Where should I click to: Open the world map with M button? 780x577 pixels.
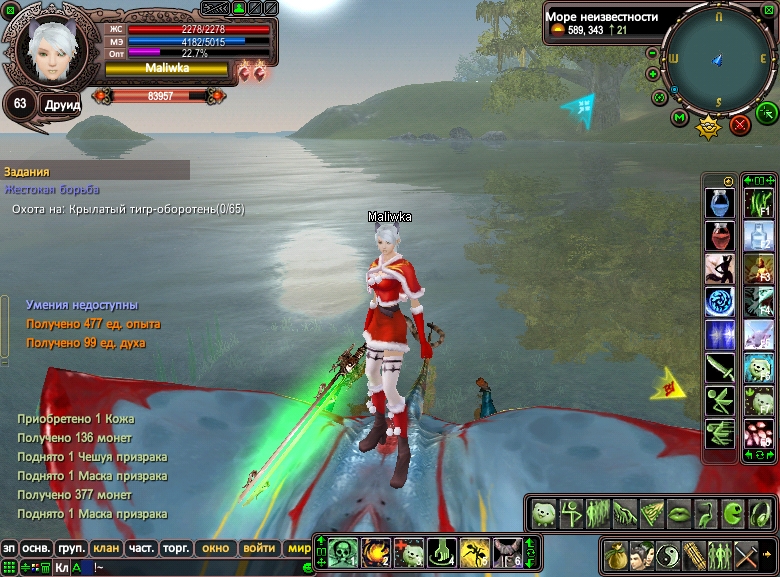pyautogui.click(x=680, y=119)
